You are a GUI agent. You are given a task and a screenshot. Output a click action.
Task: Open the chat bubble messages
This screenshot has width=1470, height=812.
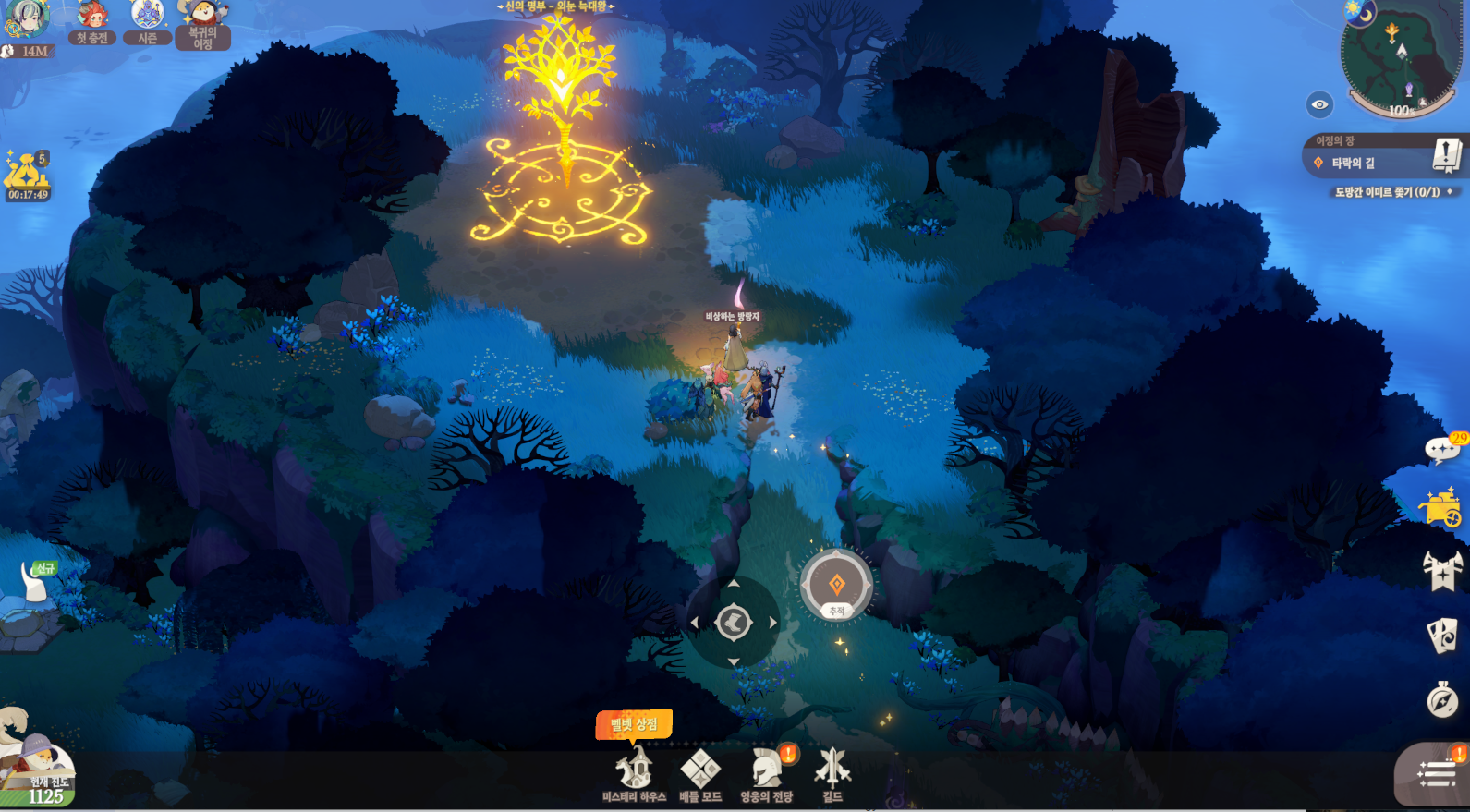tap(1441, 450)
